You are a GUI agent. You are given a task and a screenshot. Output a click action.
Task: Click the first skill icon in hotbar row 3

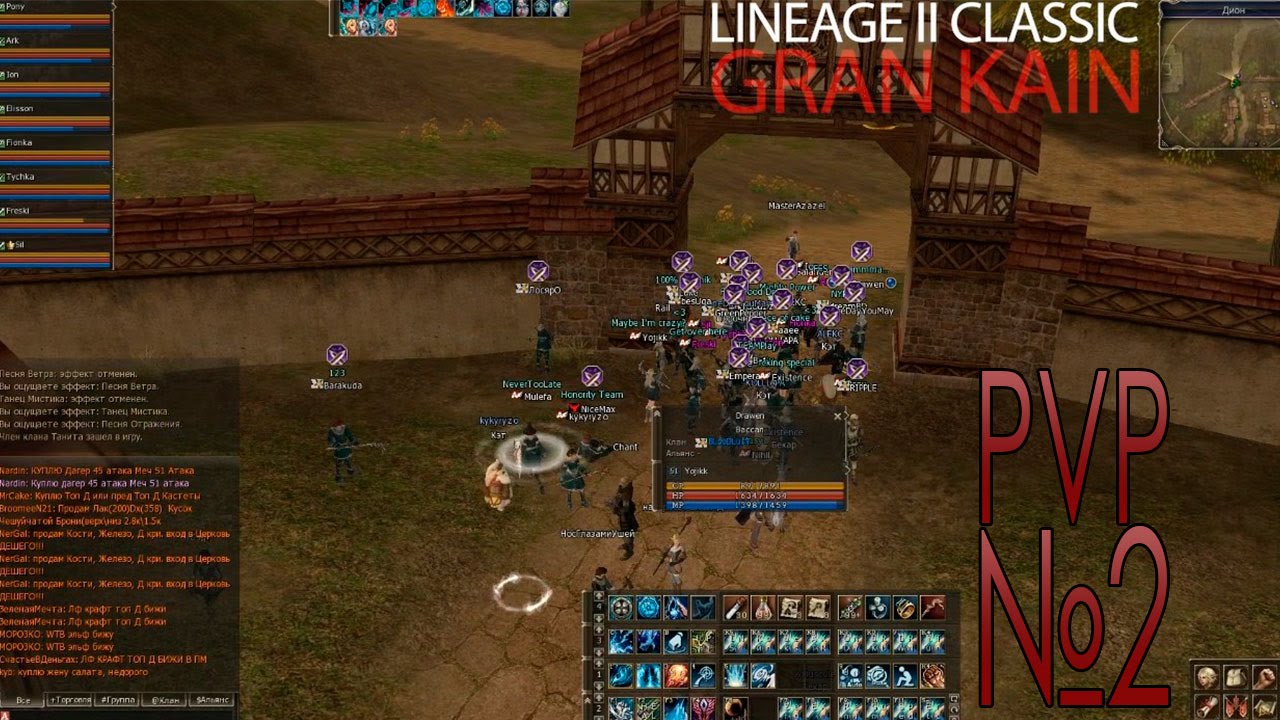click(619, 639)
